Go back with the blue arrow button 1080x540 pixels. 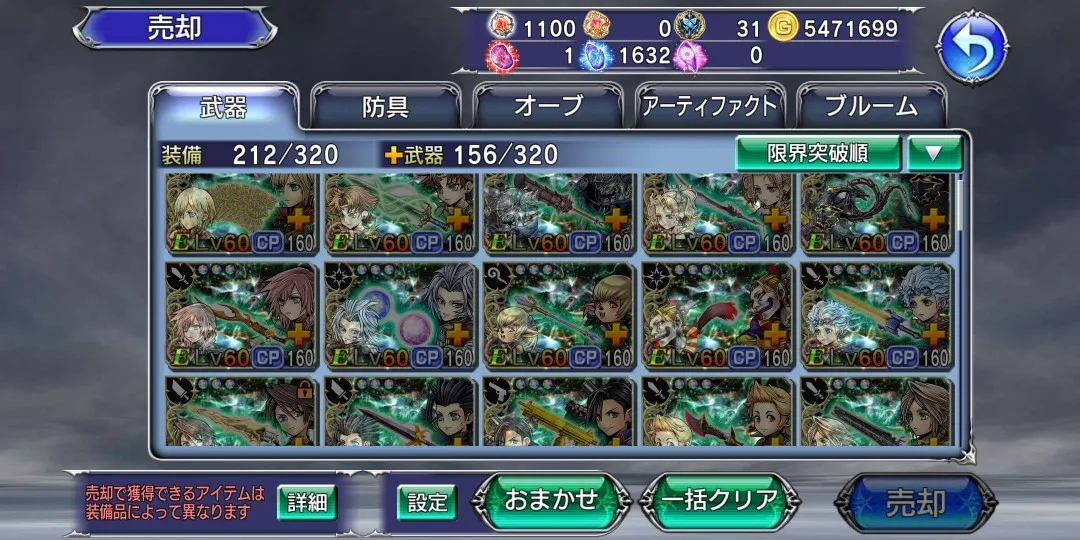[971, 48]
